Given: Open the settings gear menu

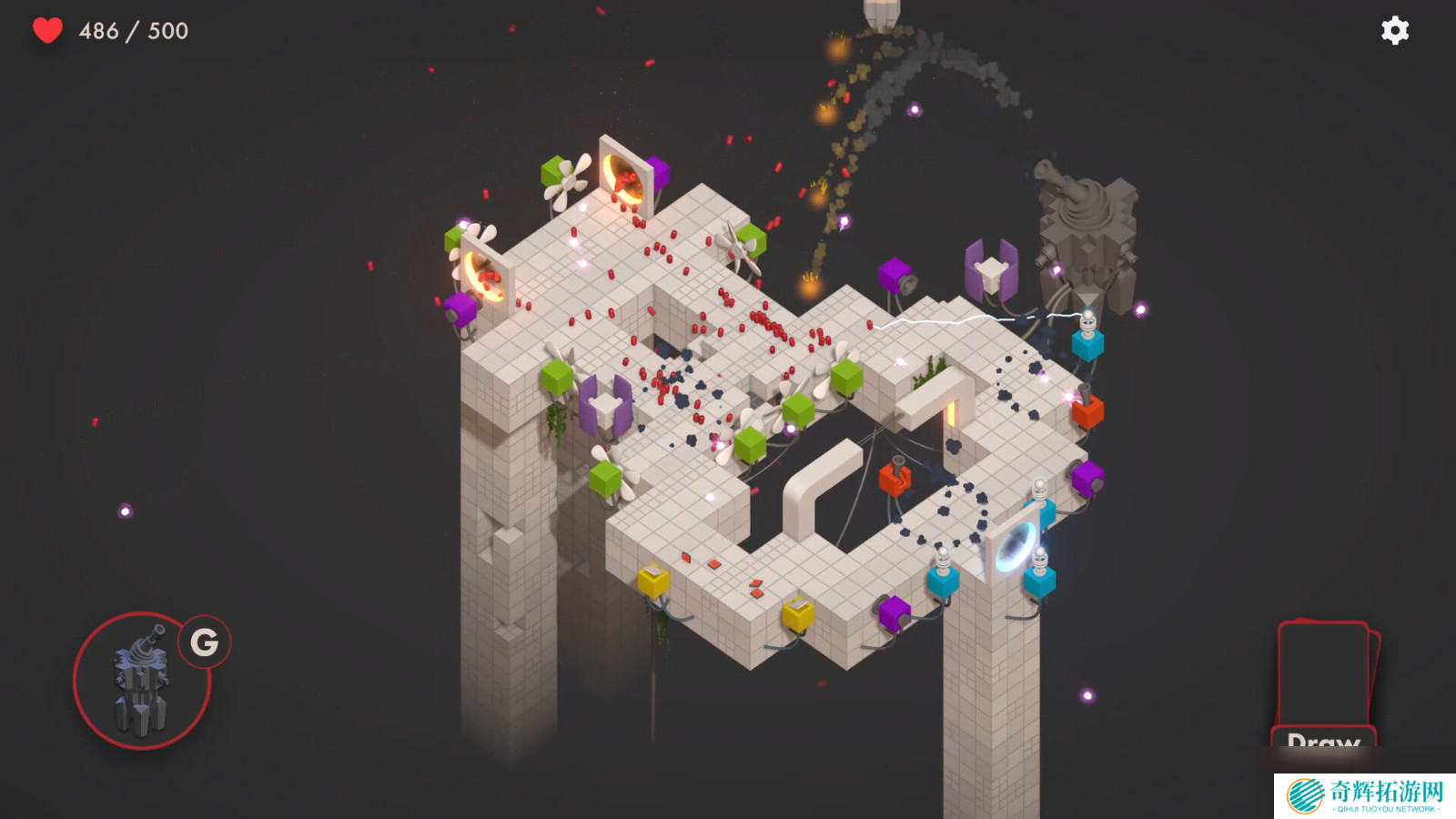Looking at the screenshot, I should coord(1394,31).
